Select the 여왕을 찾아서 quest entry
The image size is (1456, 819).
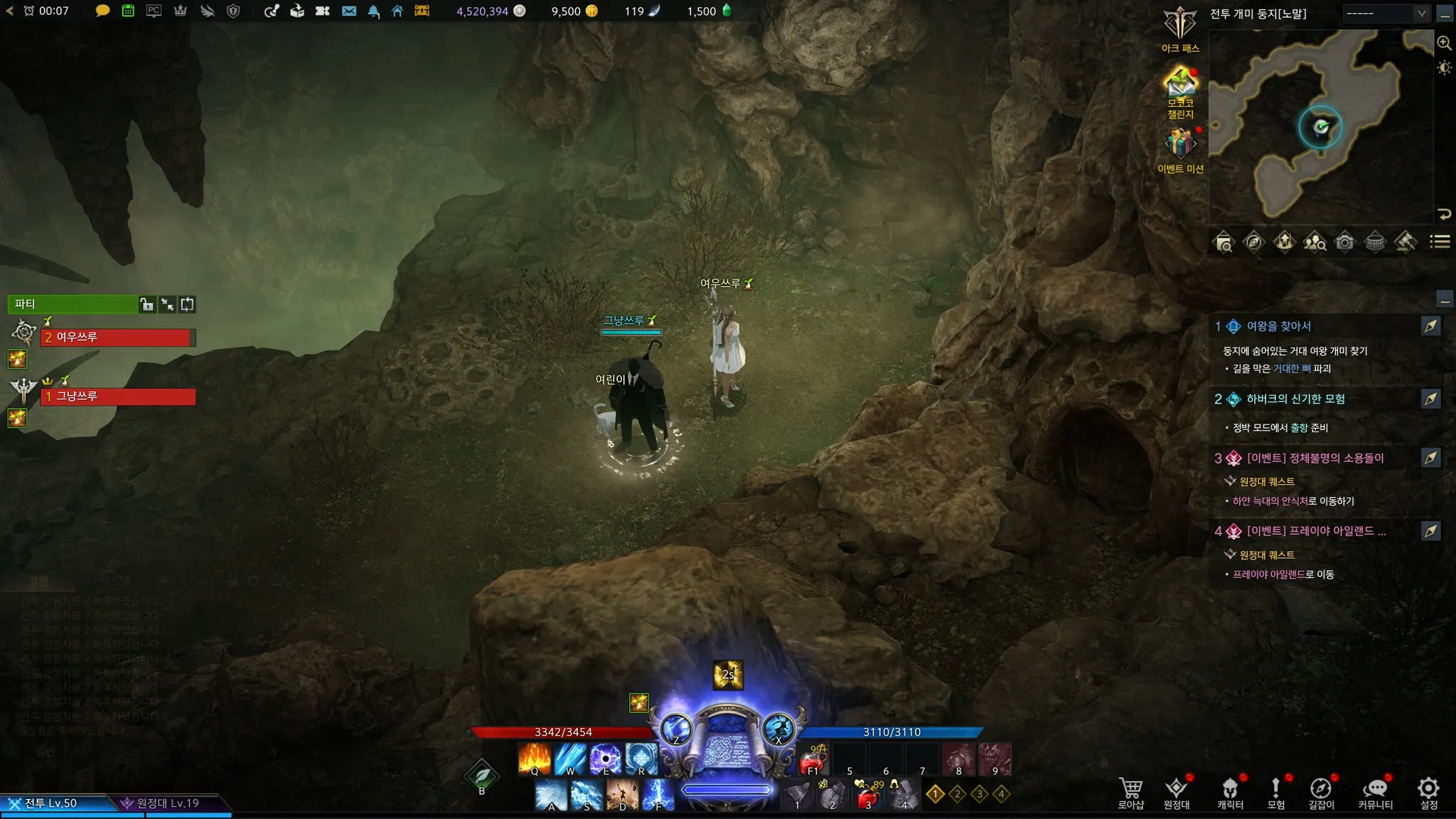tap(1278, 326)
